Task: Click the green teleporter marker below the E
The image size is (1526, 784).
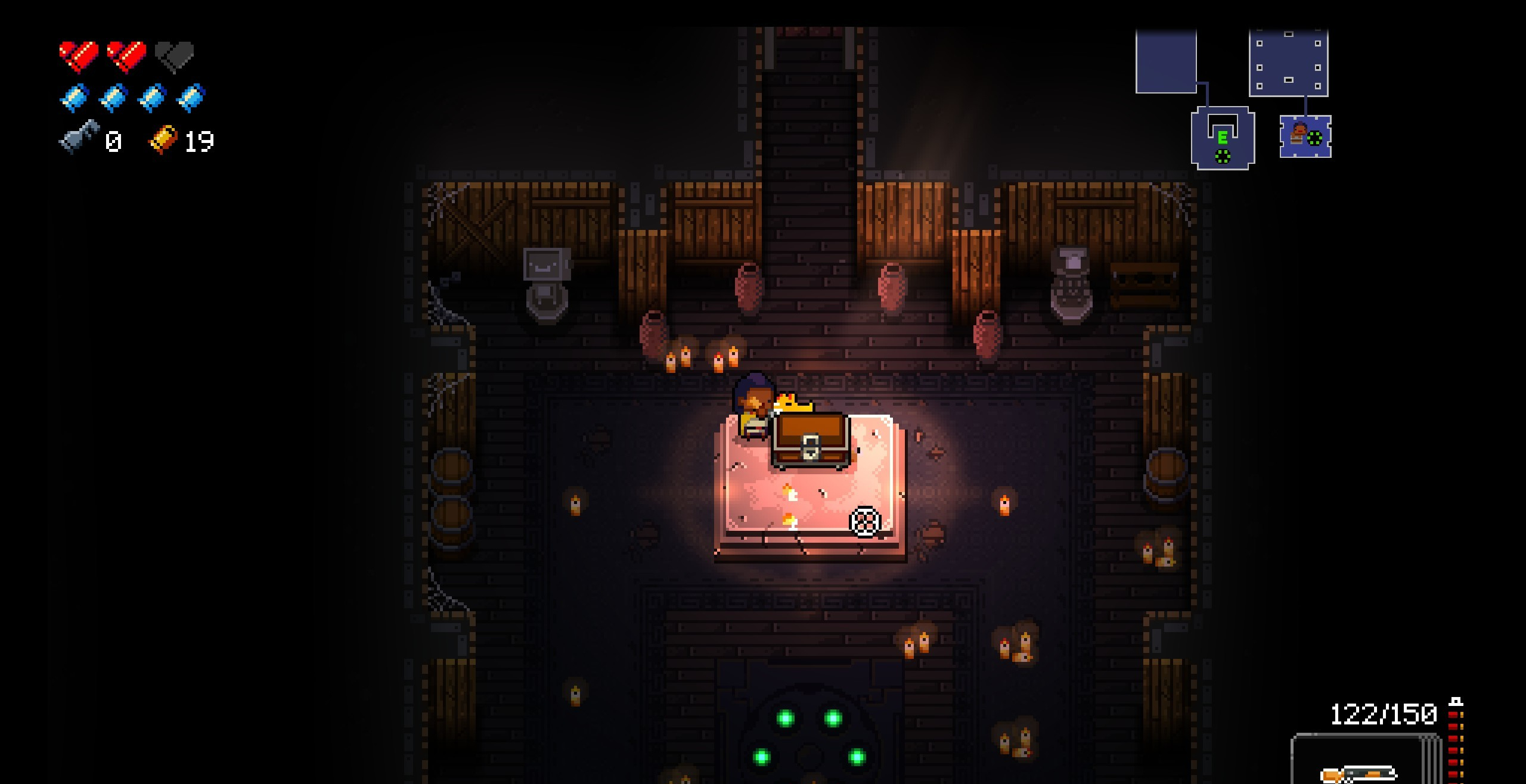Action: 1223,157
